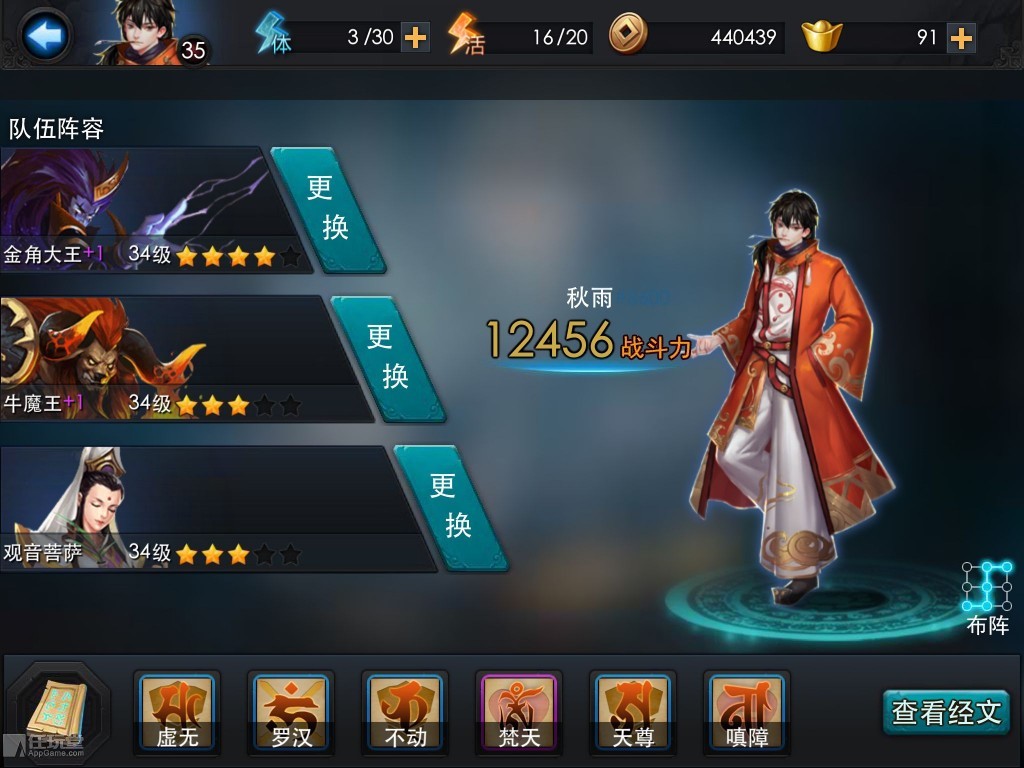1024x768 pixels.
Task: Select the 牛魔王 team member card
Action: pos(165,358)
